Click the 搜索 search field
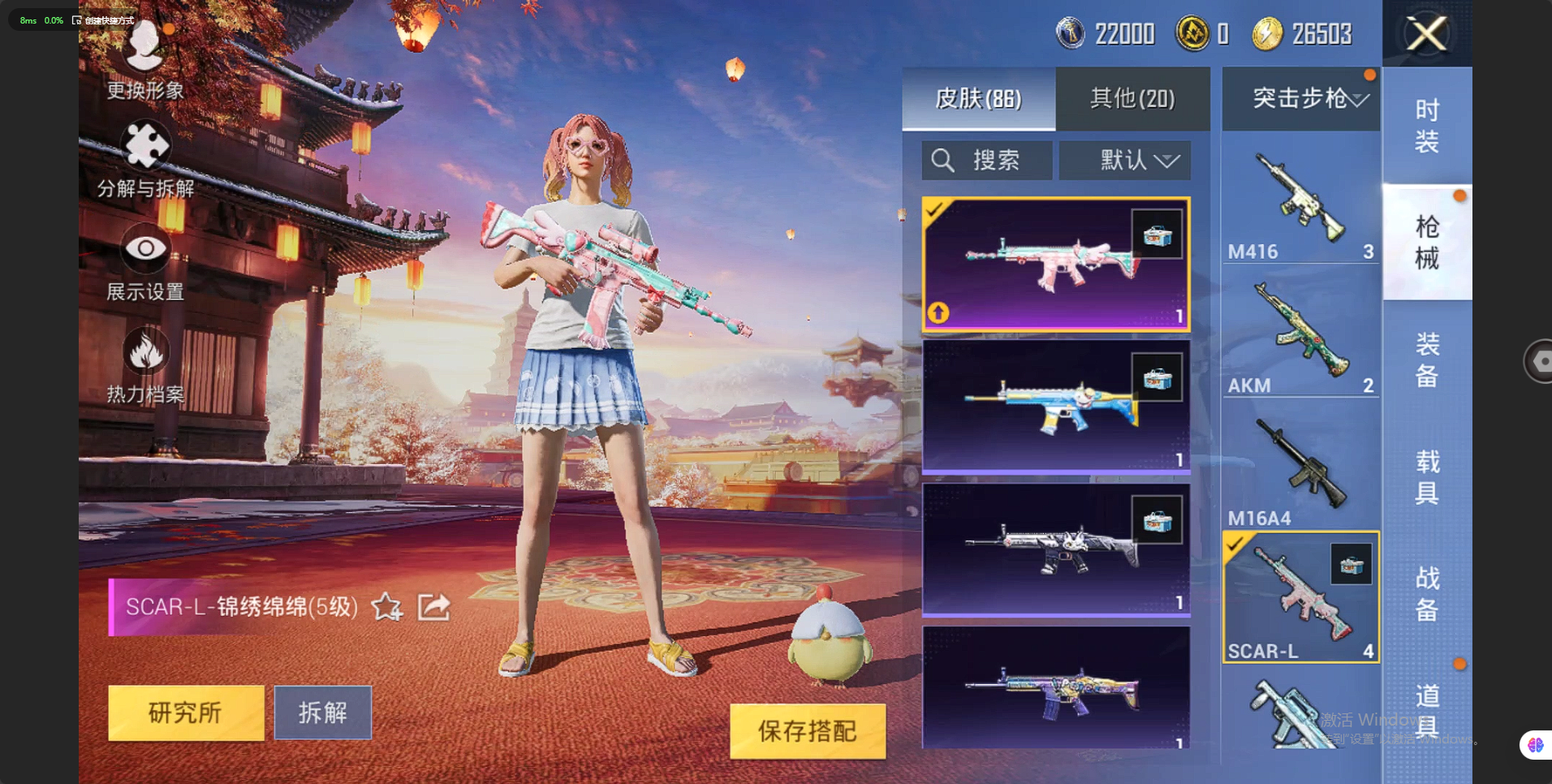Viewport: 1552px width, 784px height. pos(986,160)
